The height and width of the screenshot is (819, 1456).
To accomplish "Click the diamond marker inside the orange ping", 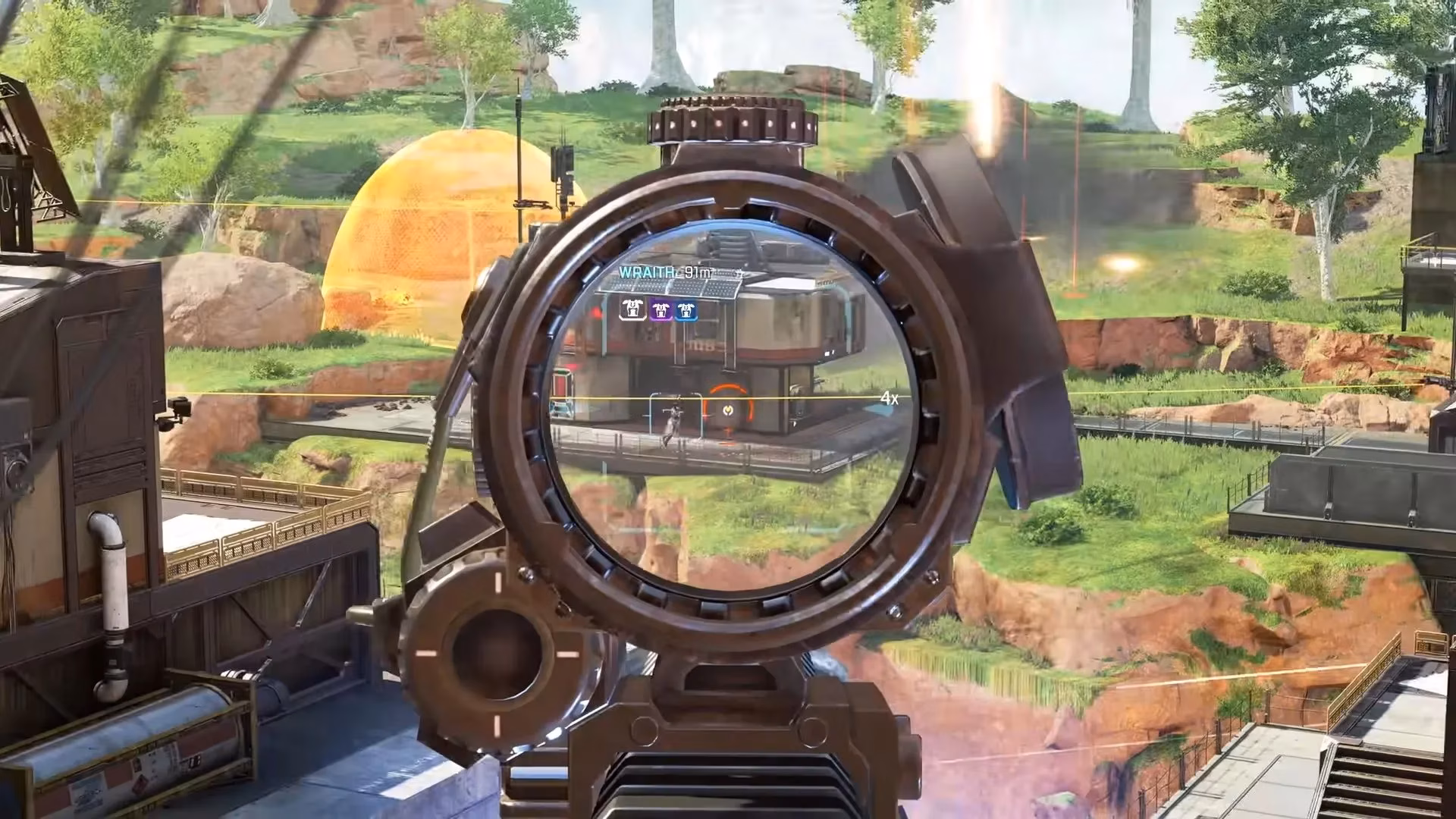I will tap(727, 410).
